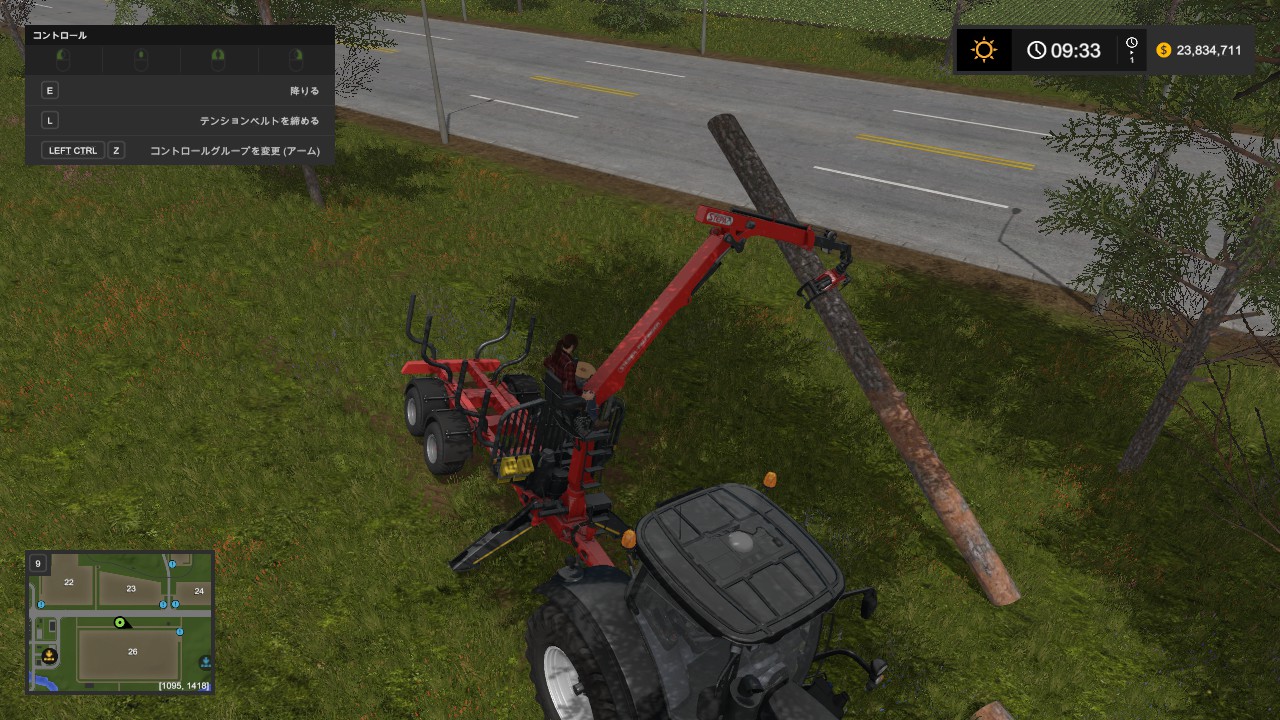Click the first green mouse button hint icon

click(62, 59)
